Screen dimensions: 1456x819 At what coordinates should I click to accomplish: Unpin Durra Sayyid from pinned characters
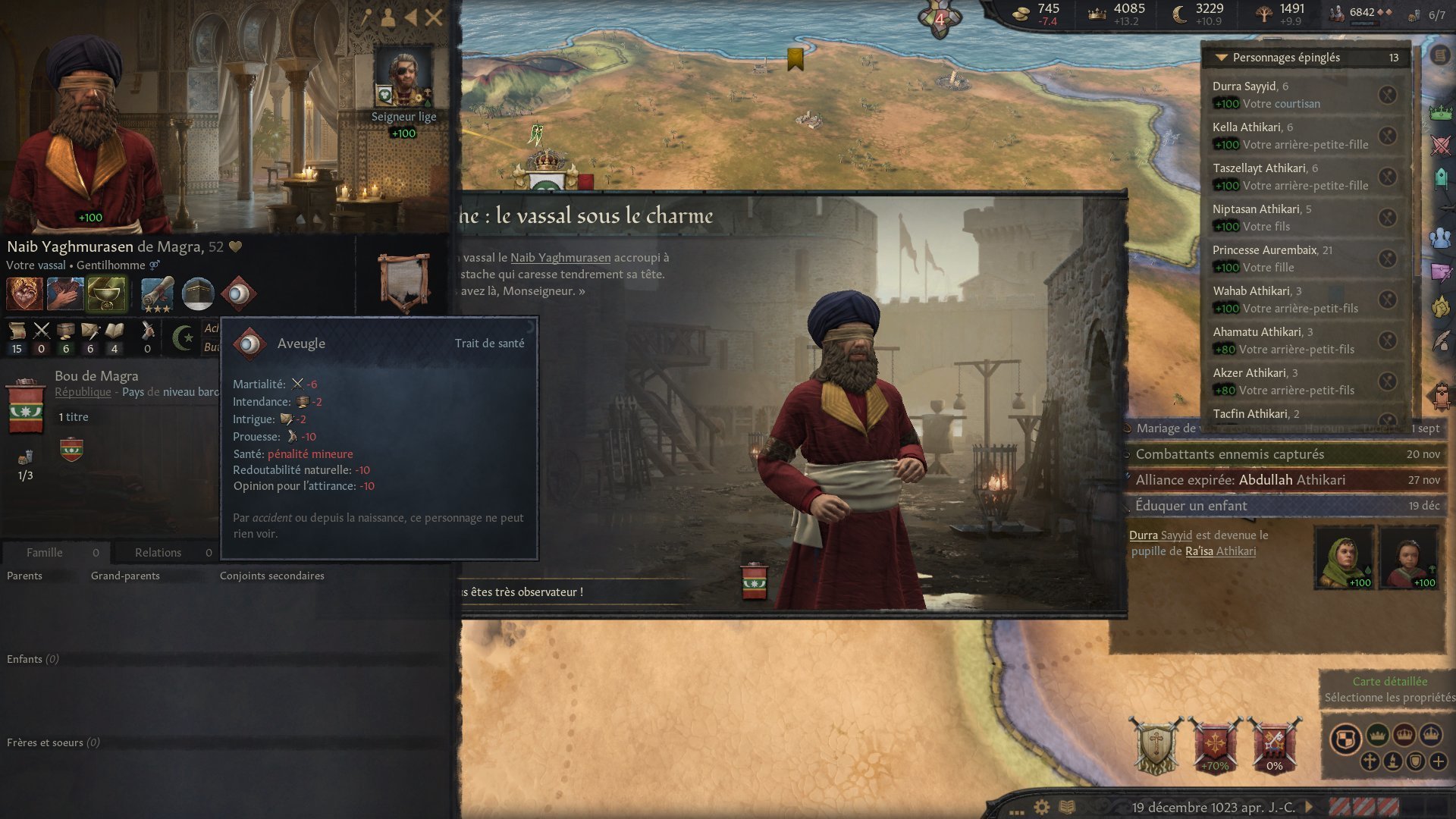(x=1387, y=95)
